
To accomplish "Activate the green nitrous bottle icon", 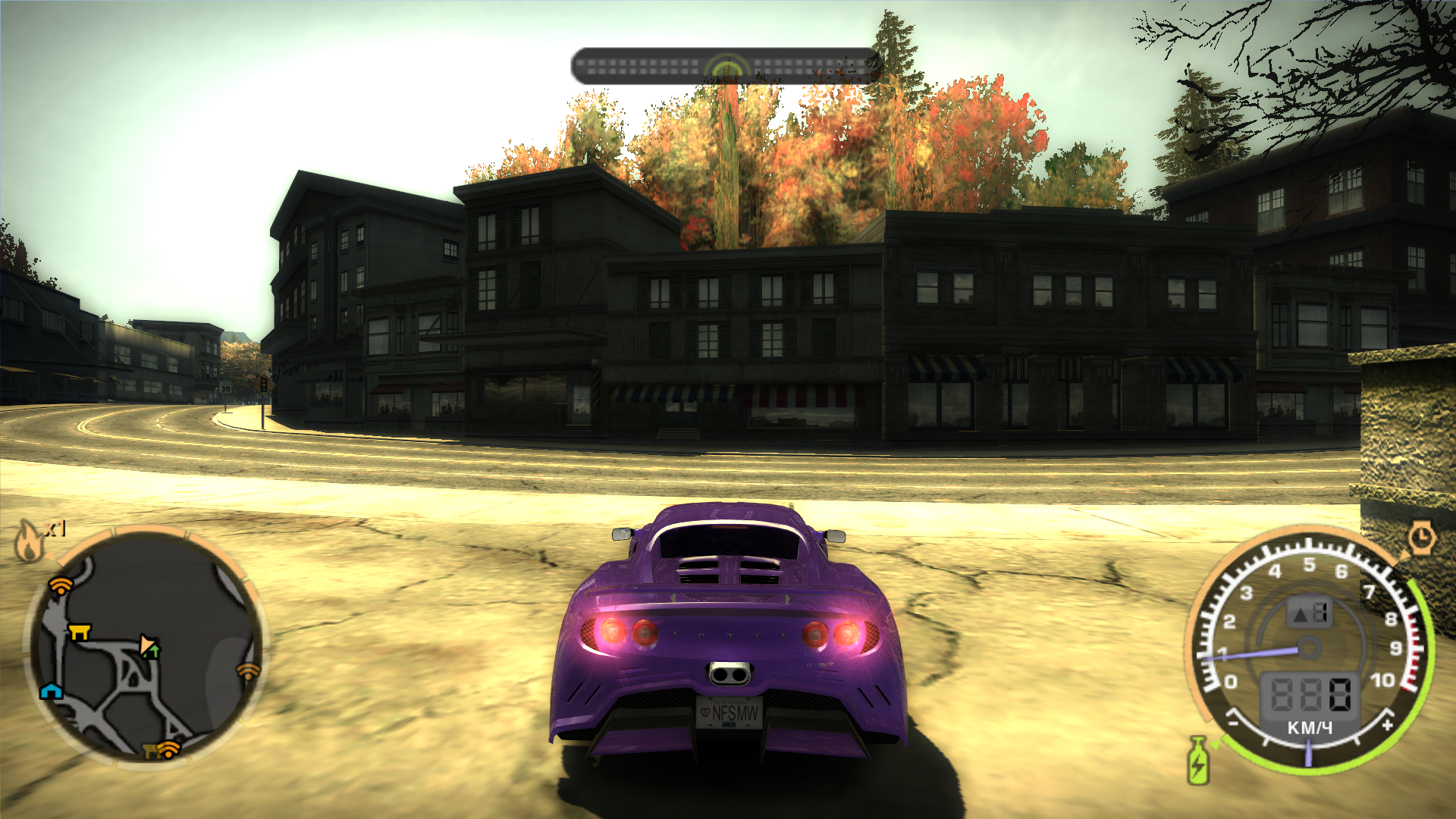I will click(1198, 761).
